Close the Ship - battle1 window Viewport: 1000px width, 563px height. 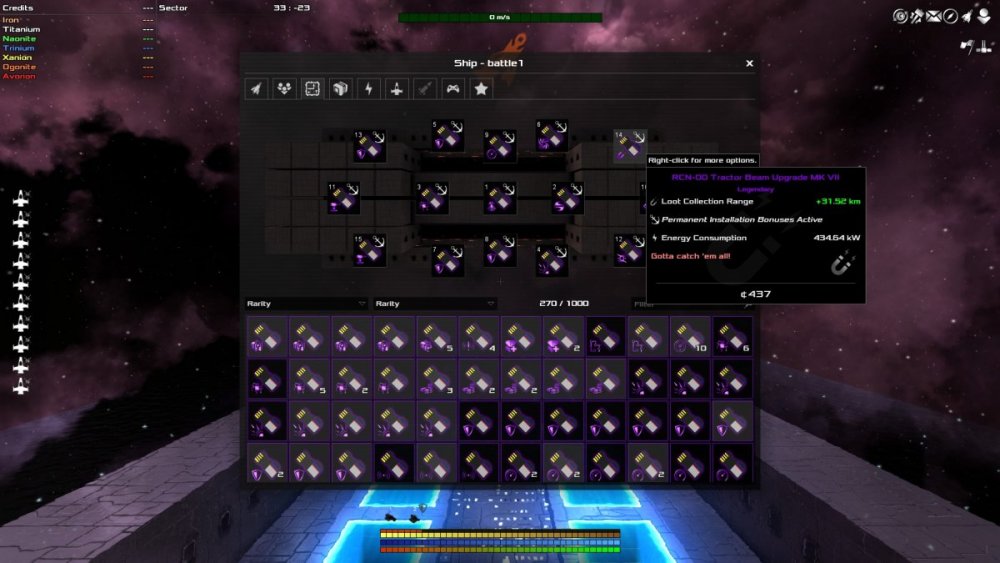[x=749, y=63]
